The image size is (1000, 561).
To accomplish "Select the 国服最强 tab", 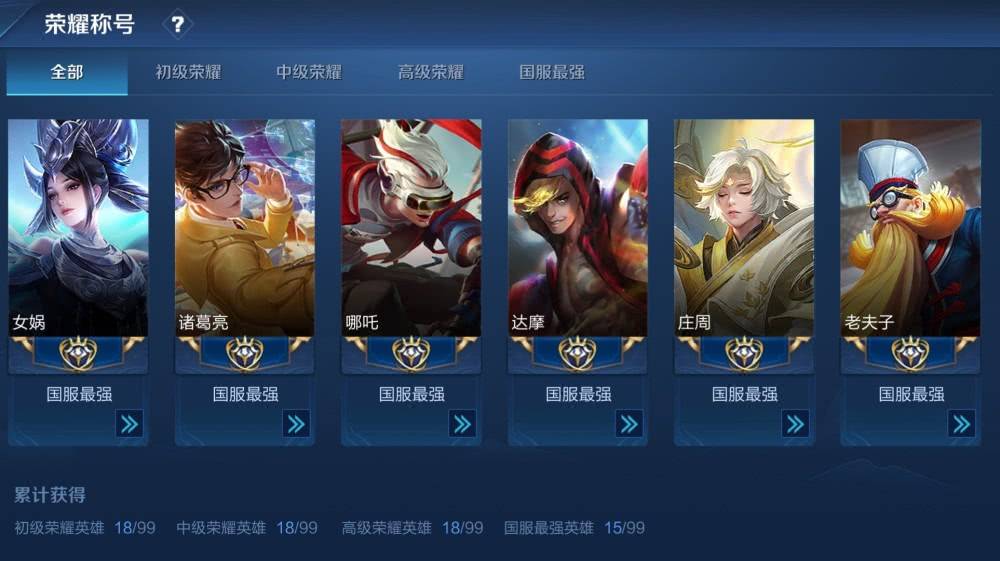I will (552, 72).
